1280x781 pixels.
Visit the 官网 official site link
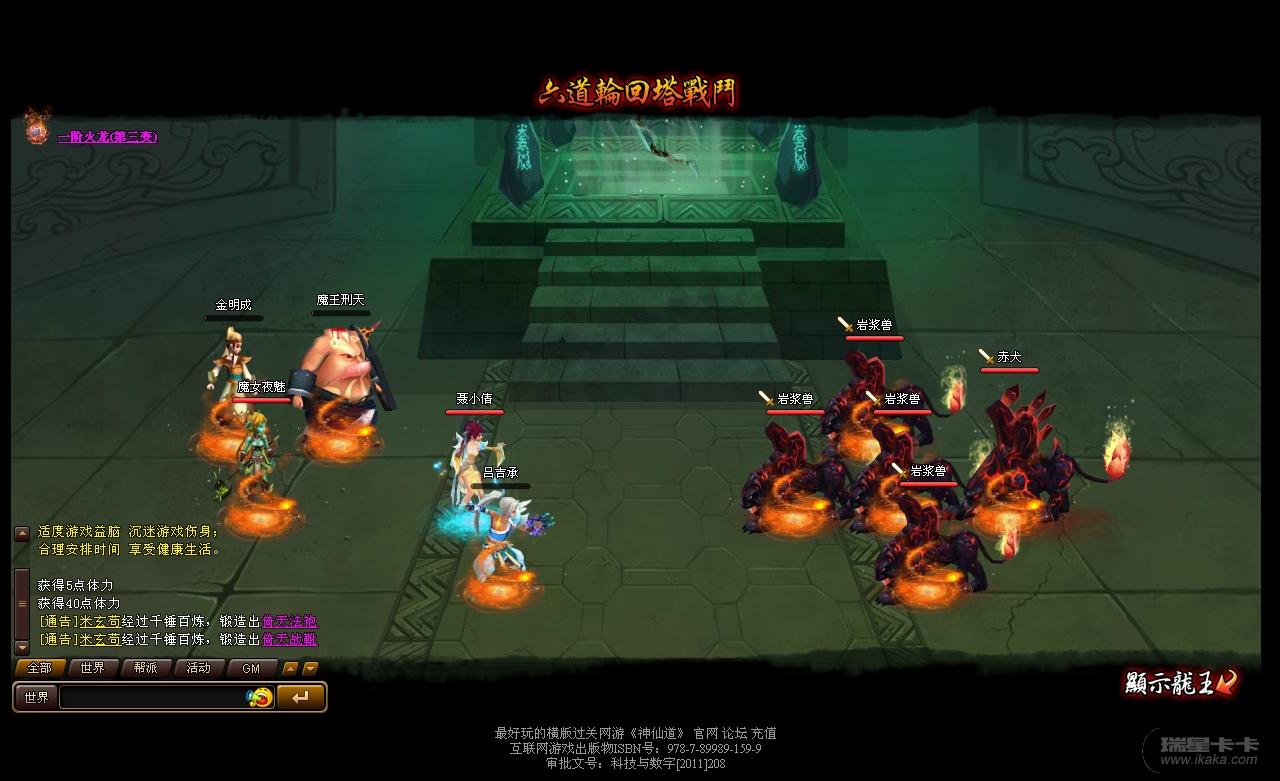[706, 733]
